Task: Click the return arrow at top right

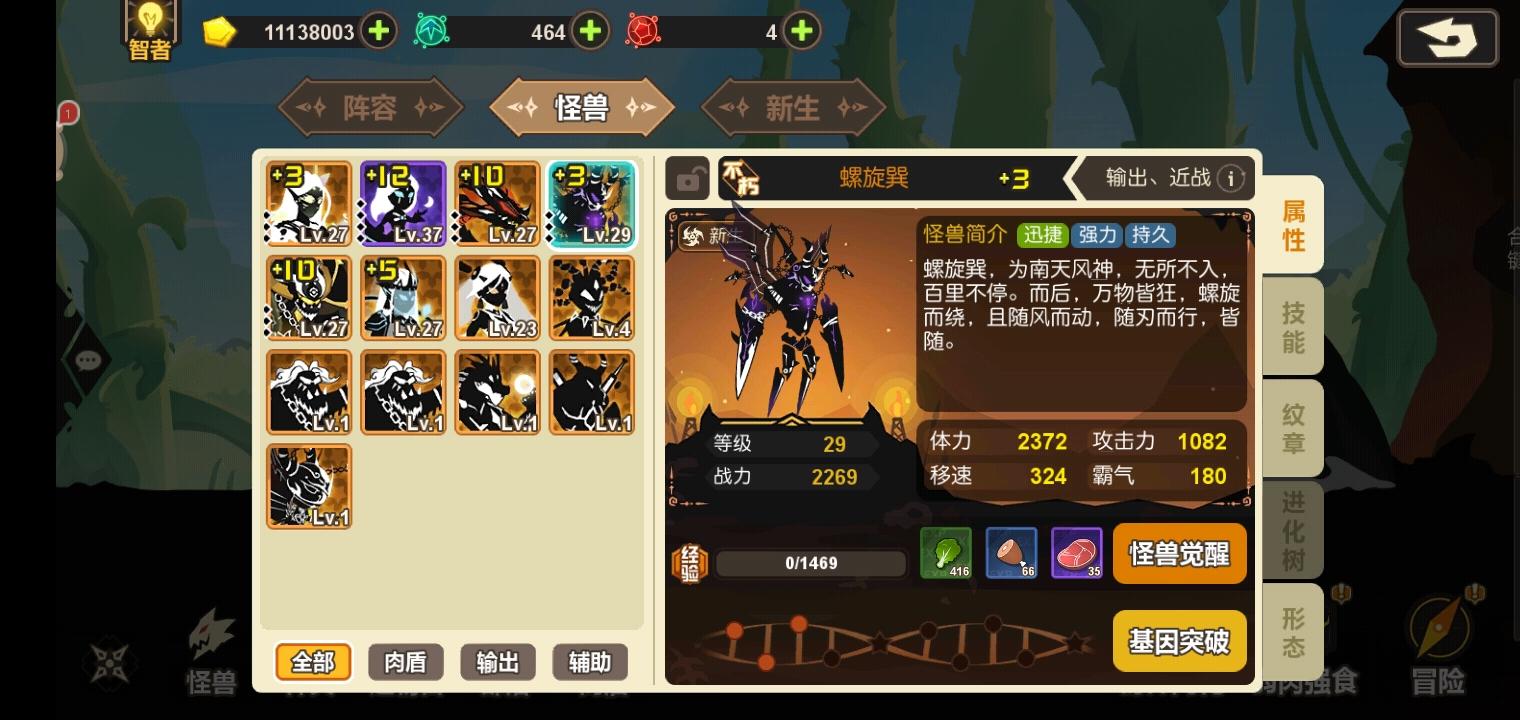Action: coord(1448,37)
